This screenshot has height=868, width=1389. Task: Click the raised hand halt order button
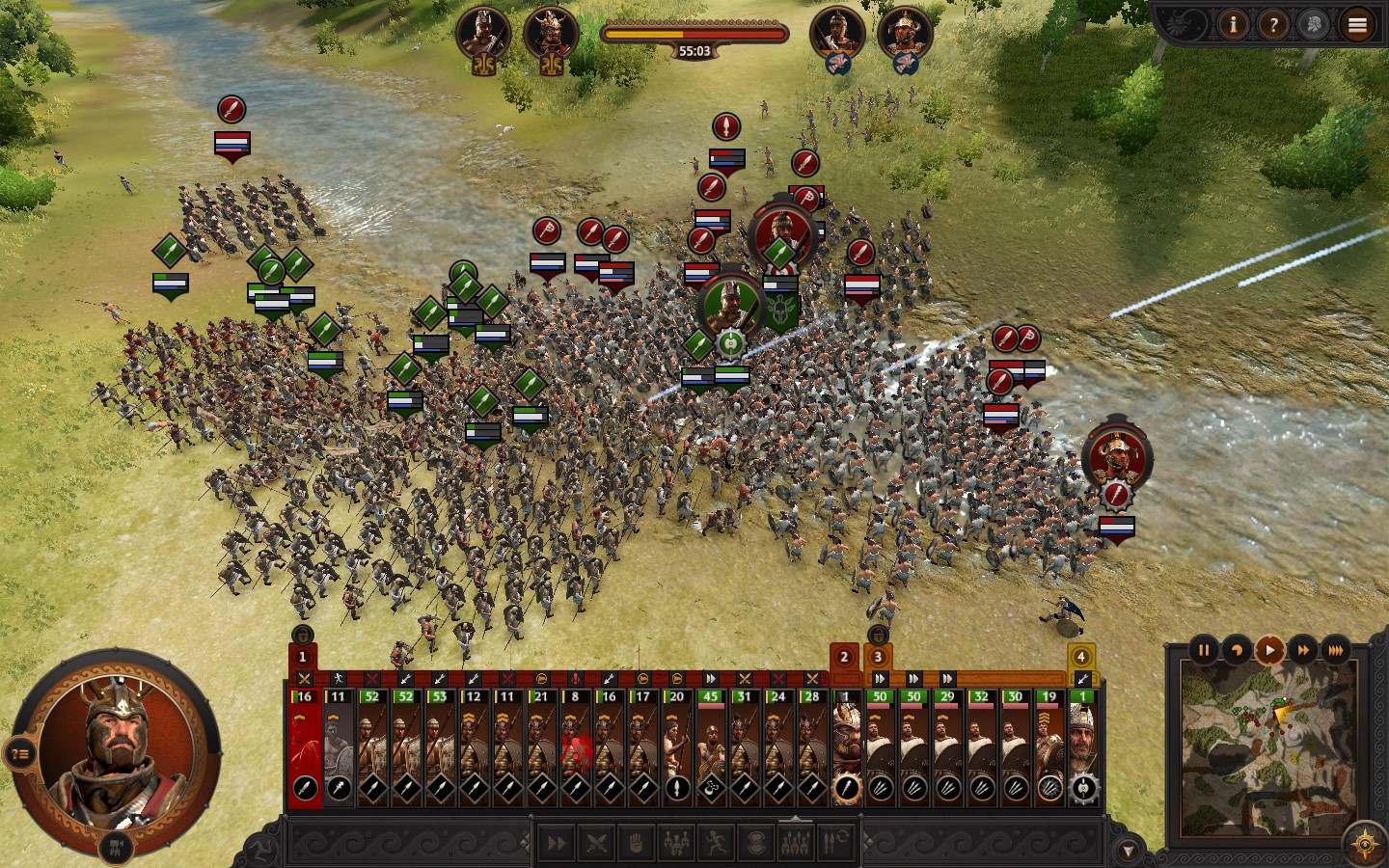pyautogui.click(x=636, y=844)
